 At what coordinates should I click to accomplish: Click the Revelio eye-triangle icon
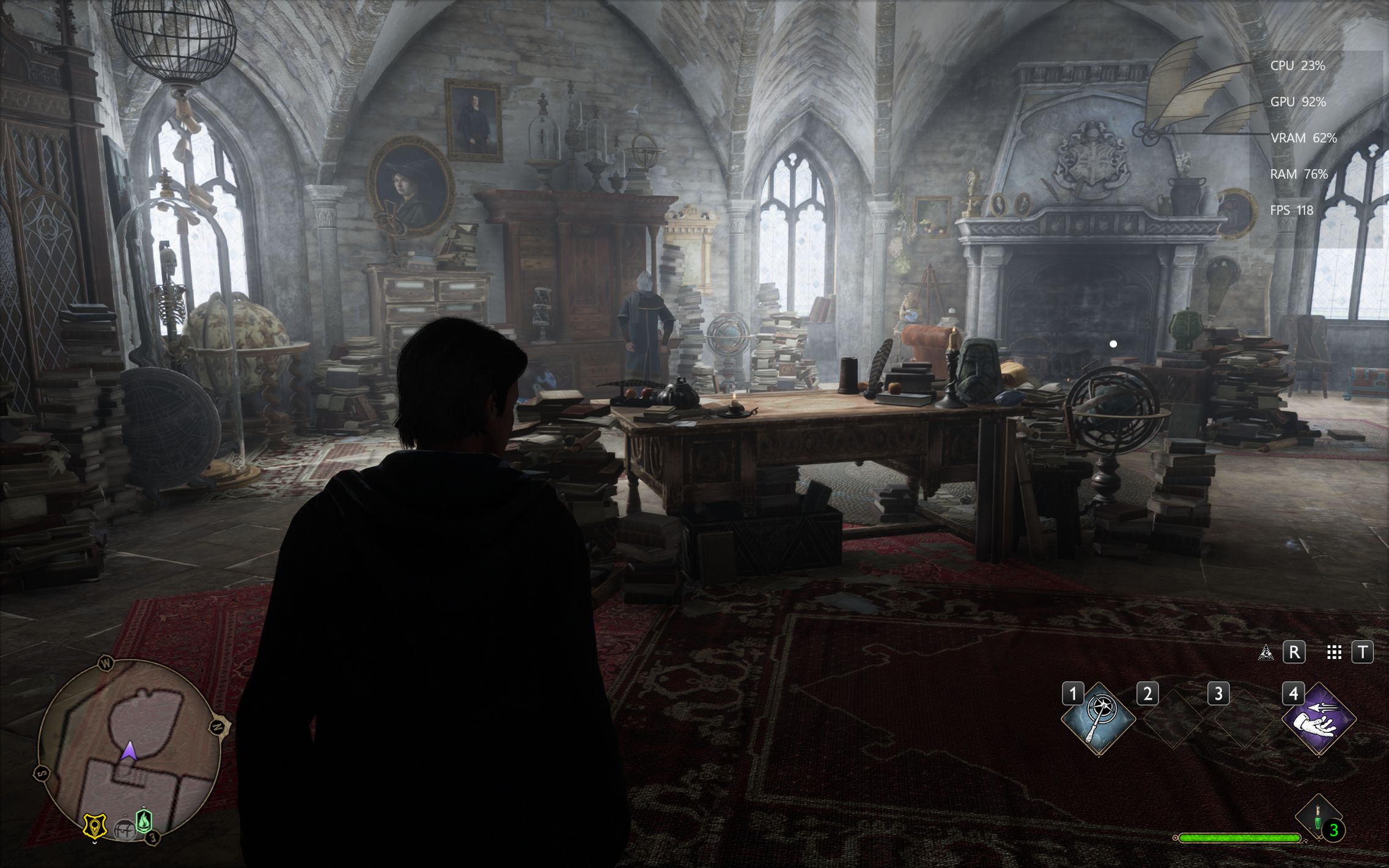[1266, 652]
